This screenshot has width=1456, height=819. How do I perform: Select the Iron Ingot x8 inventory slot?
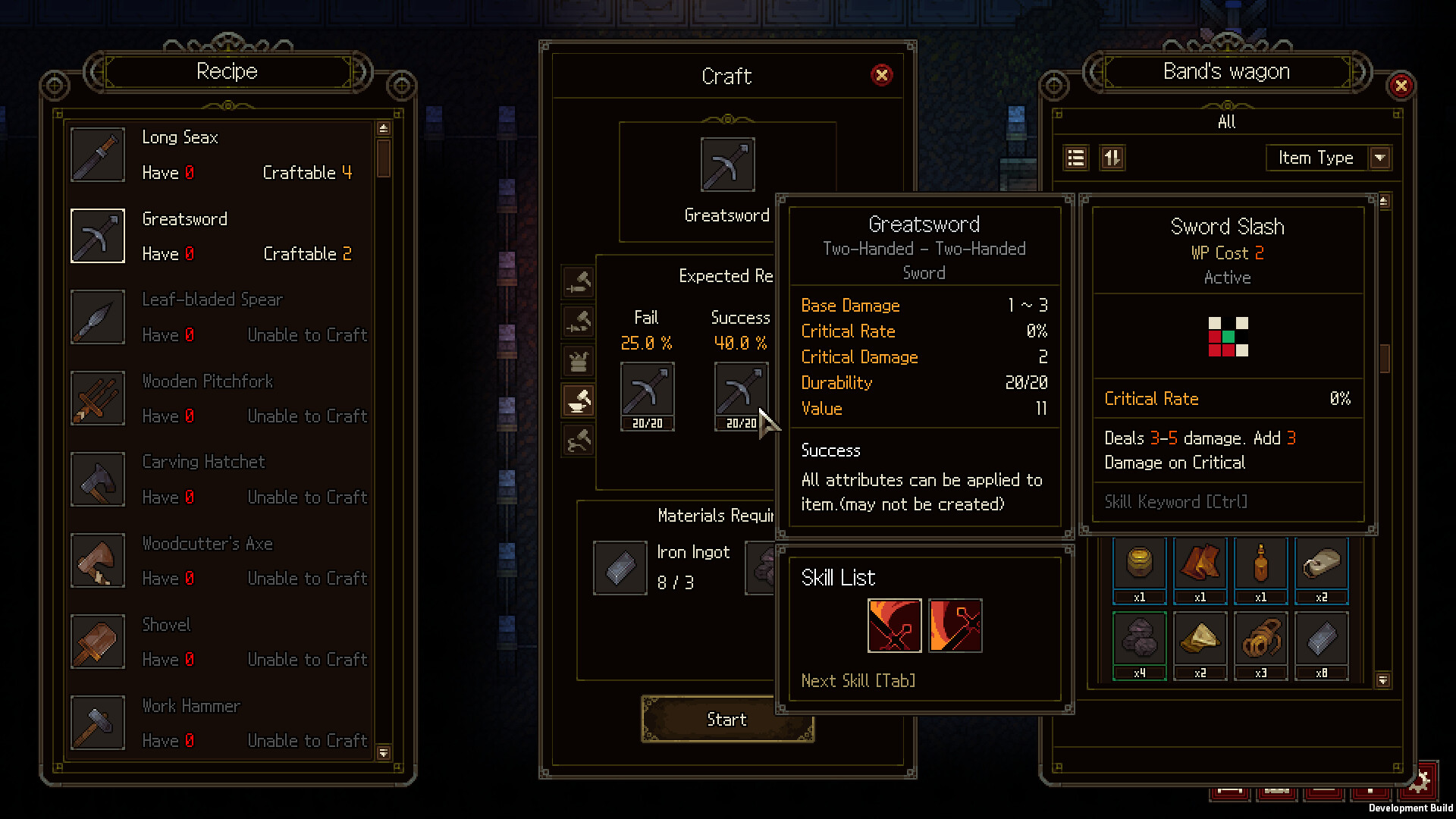[x=1321, y=644]
